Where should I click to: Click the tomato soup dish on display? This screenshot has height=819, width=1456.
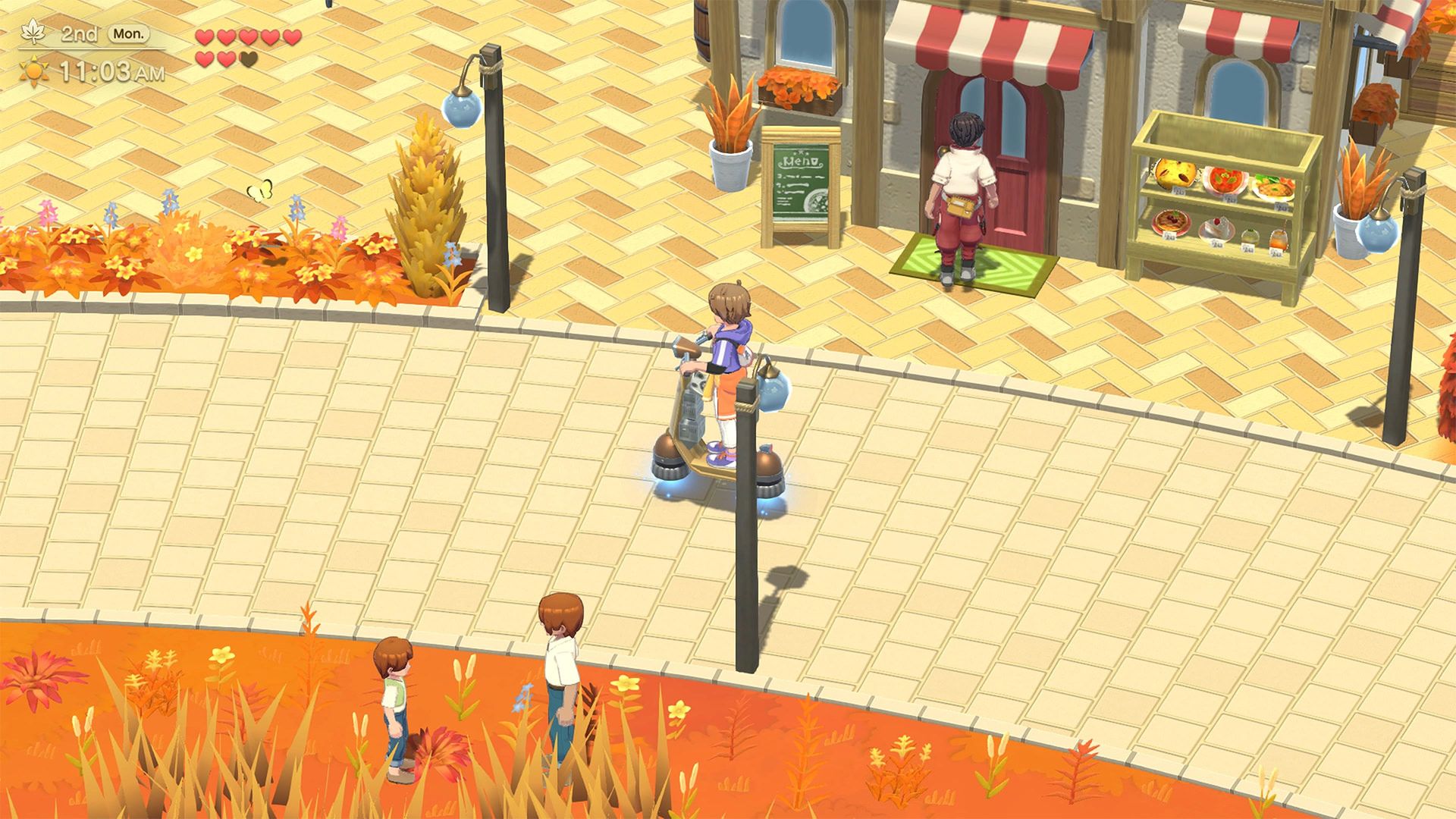[x=1225, y=182]
